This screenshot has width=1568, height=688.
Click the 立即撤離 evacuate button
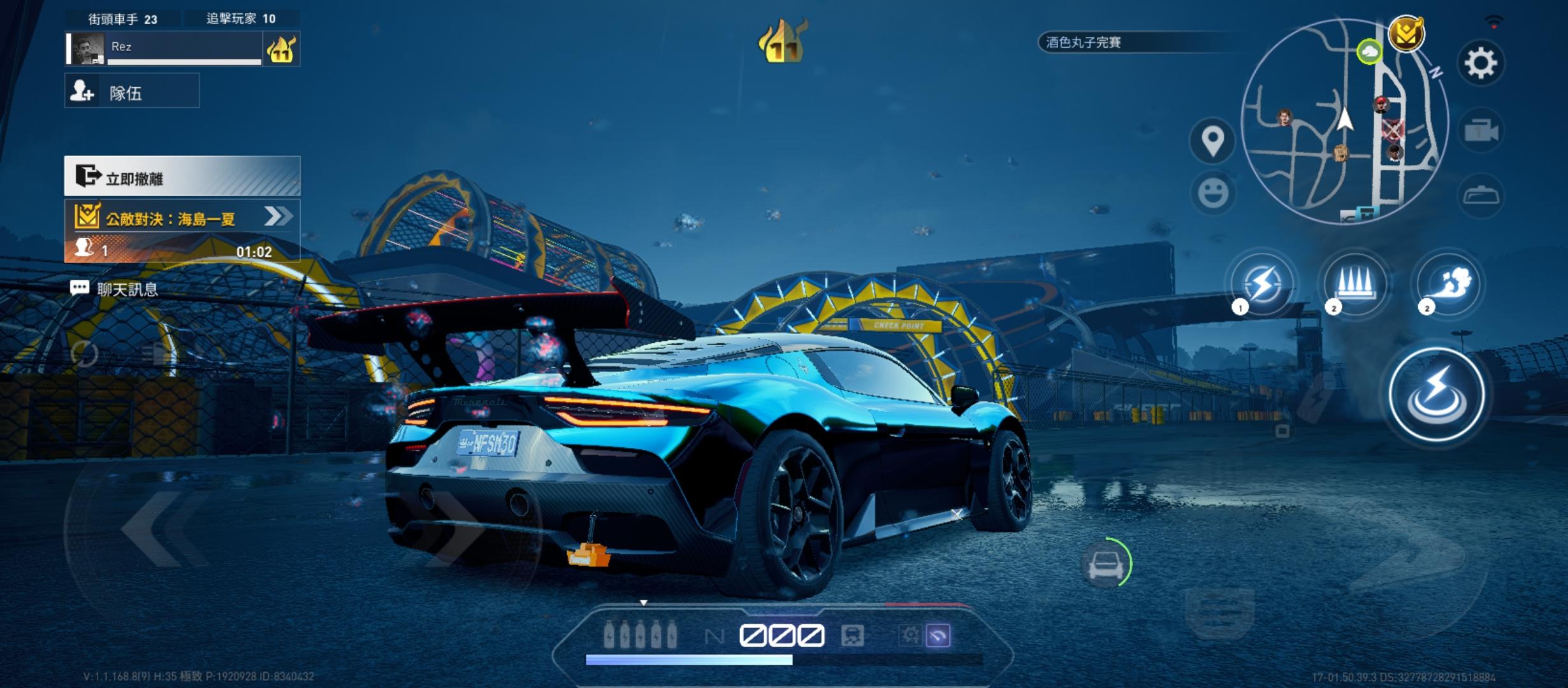pyautogui.click(x=182, y=176)
